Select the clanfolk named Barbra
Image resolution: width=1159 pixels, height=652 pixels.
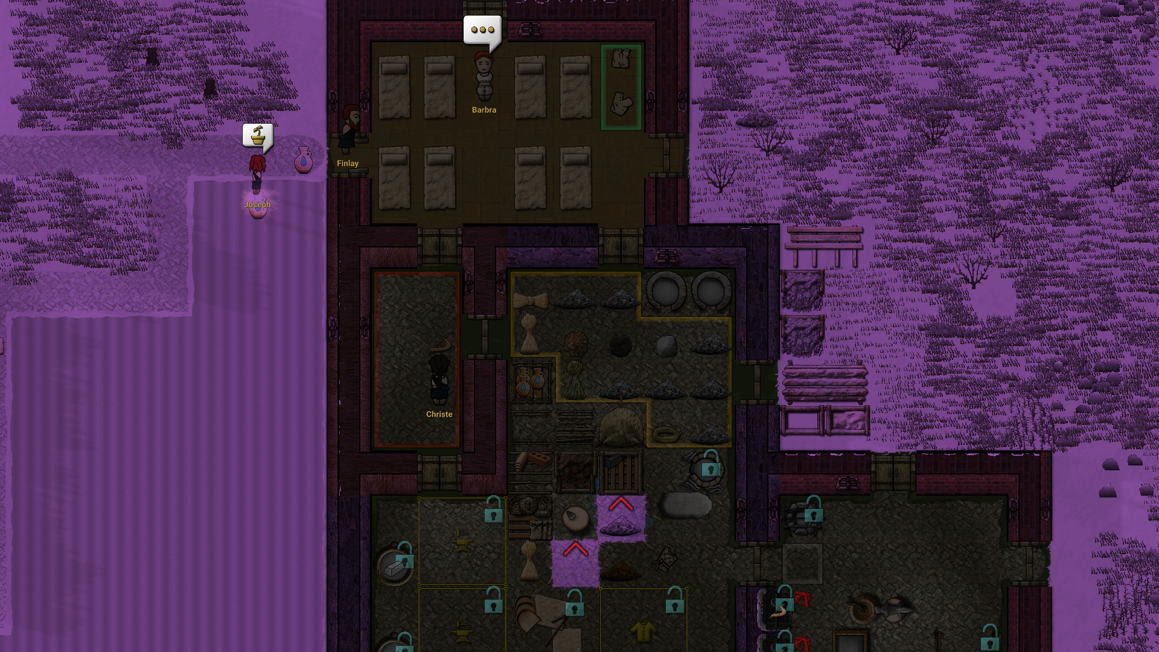pos(484,78)
